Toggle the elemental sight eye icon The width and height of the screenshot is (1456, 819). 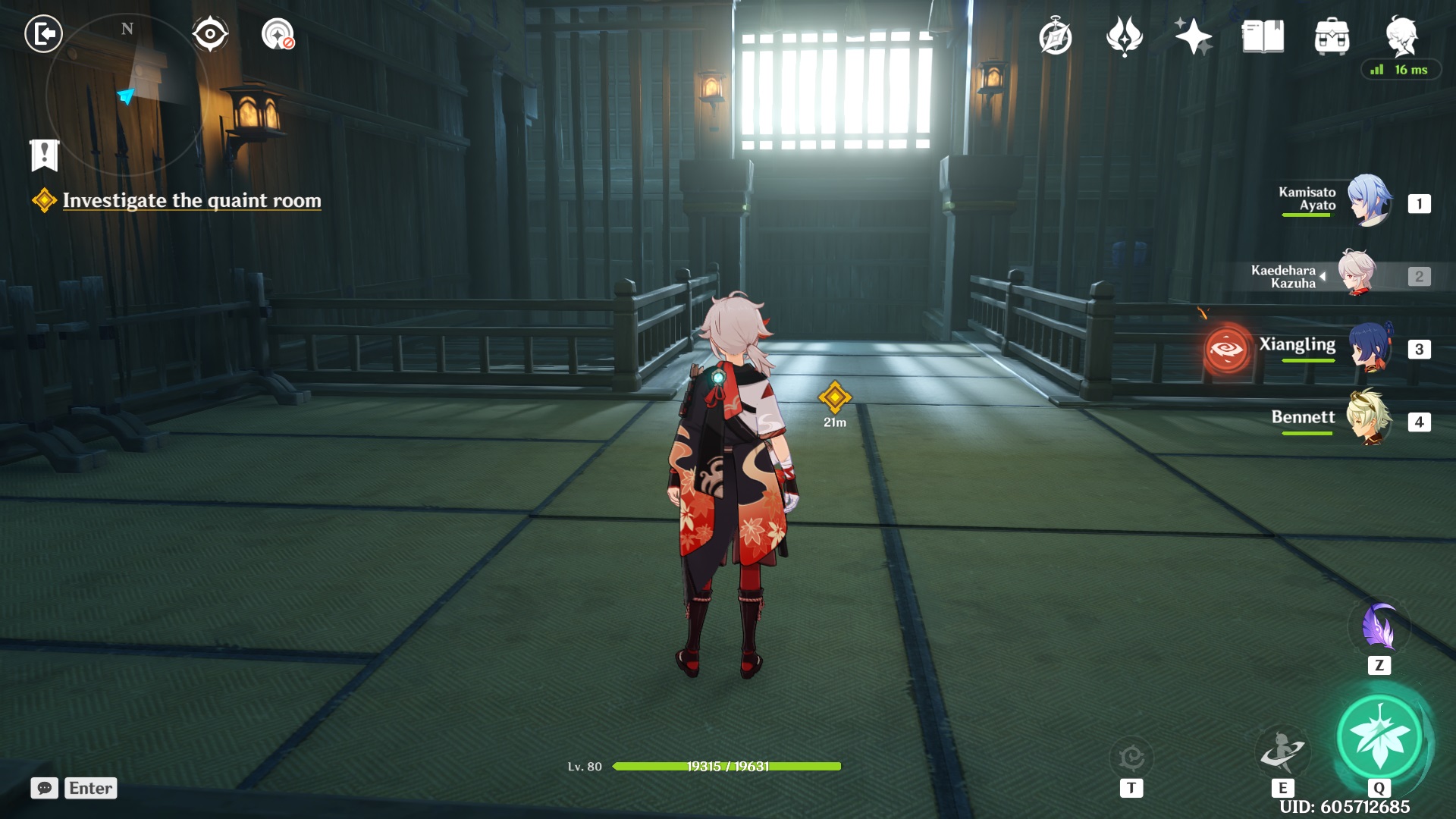point(210,34)
